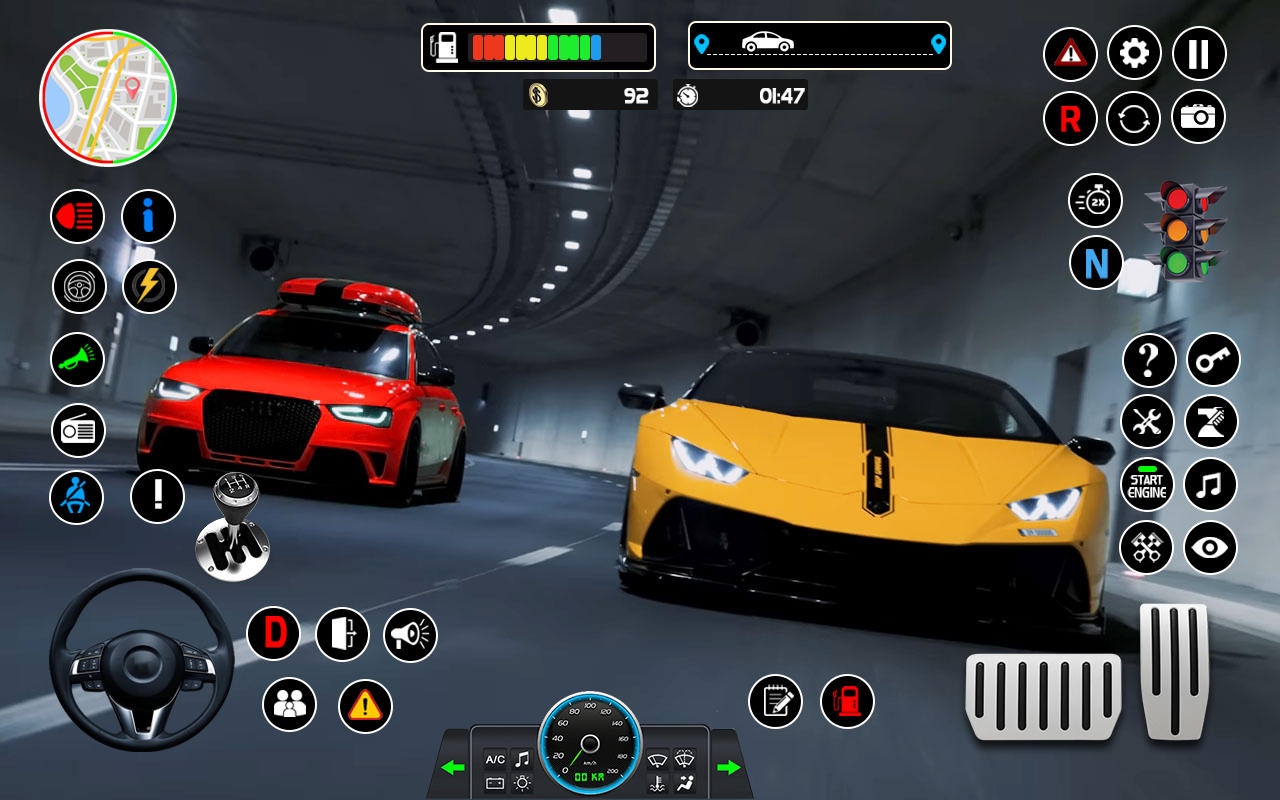
Task: Tap the camera view button
Action: [x=1198, y=118]
